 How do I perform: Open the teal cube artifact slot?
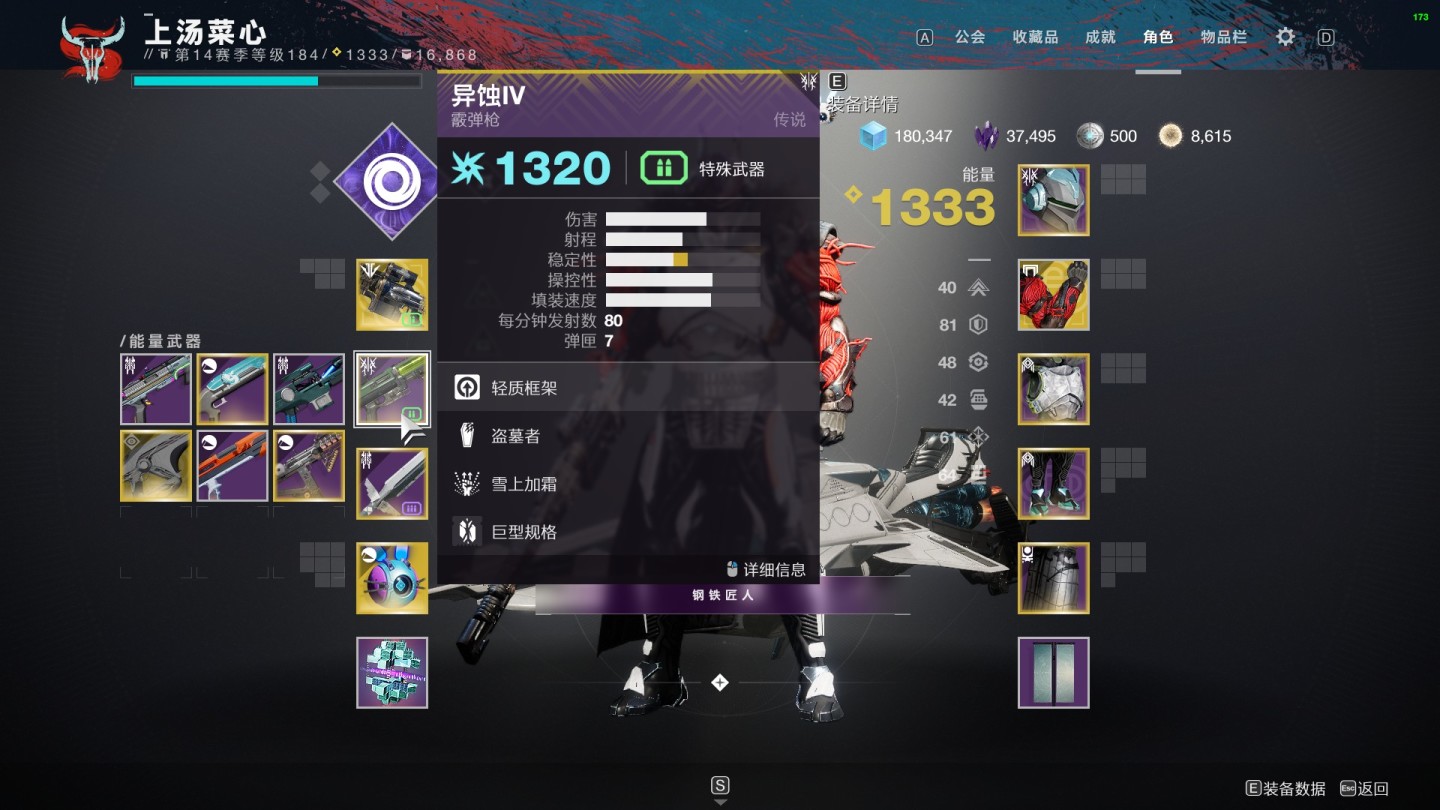pos(392,672)
